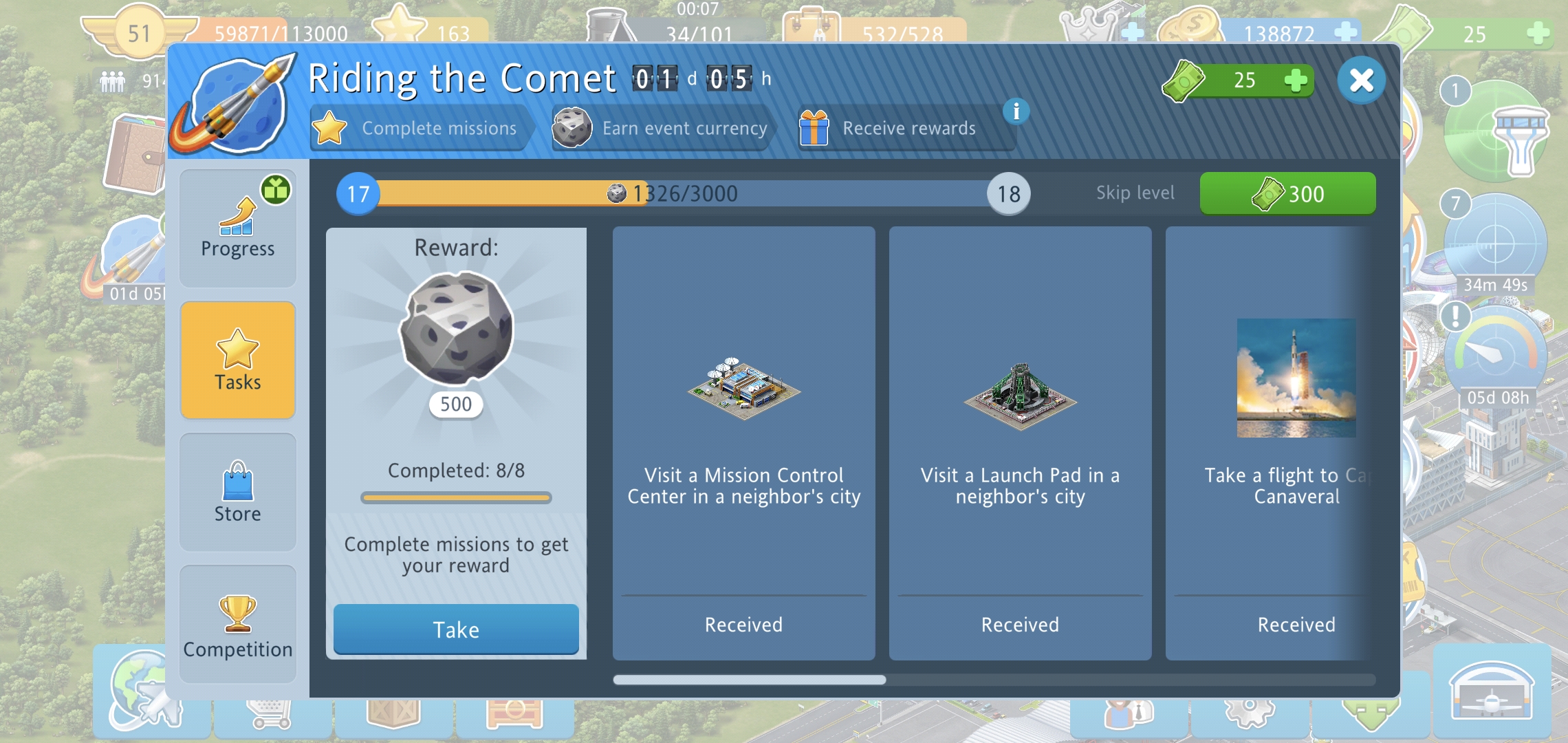This screenshot has width=1568, height=743.
Task: Take the 500 event currency reward
Action: [456, 629]
